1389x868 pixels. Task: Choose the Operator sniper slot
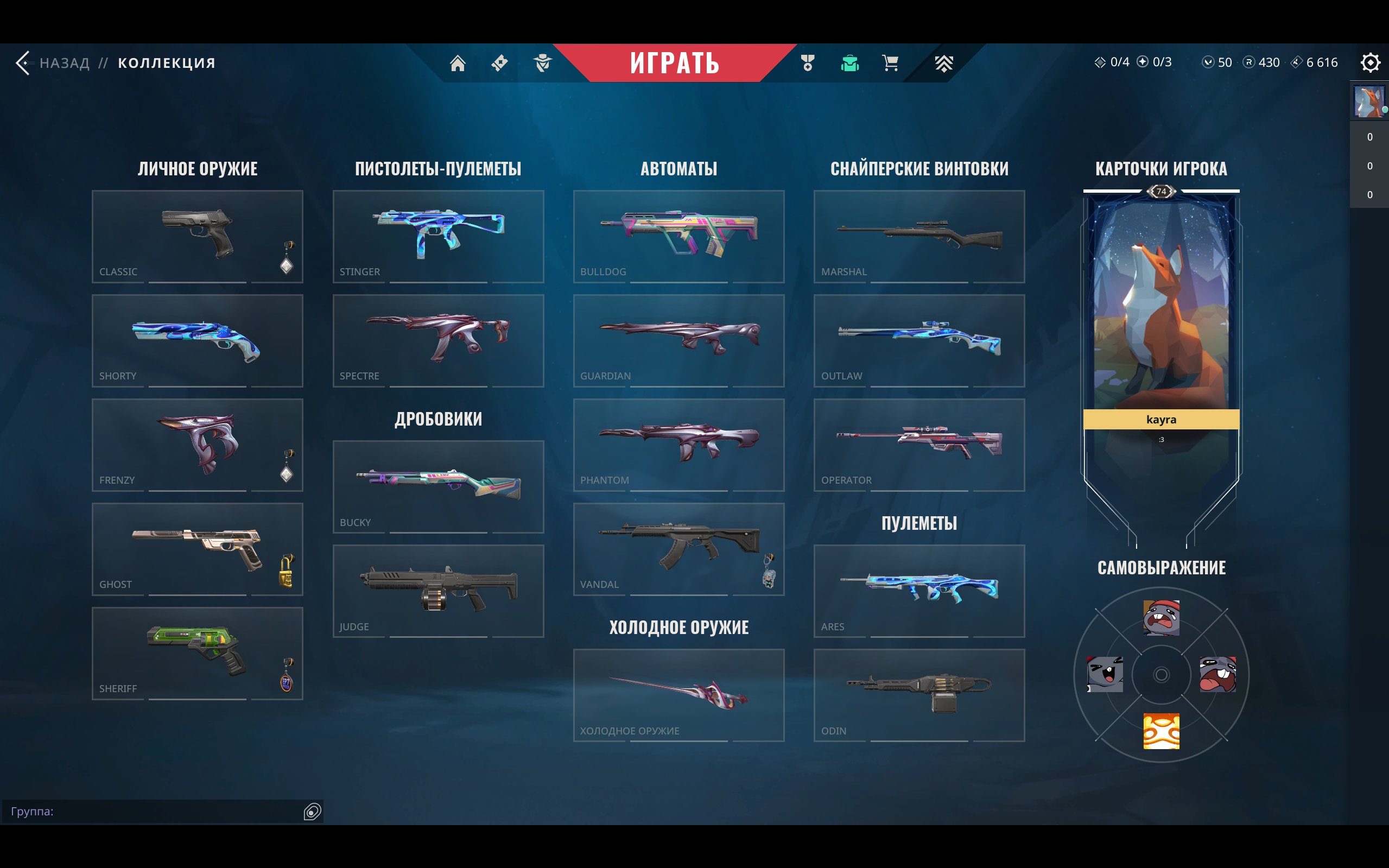point(919,445)
